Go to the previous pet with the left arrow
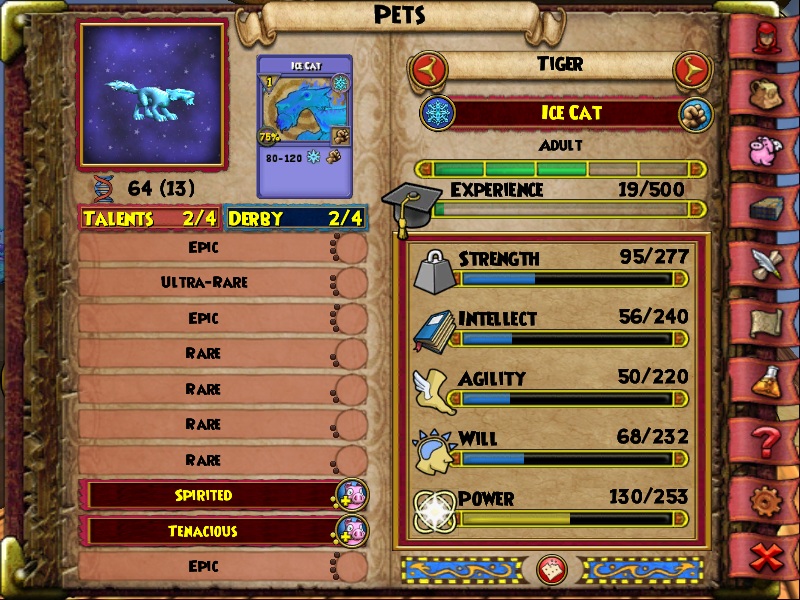 tap(427, 69)
